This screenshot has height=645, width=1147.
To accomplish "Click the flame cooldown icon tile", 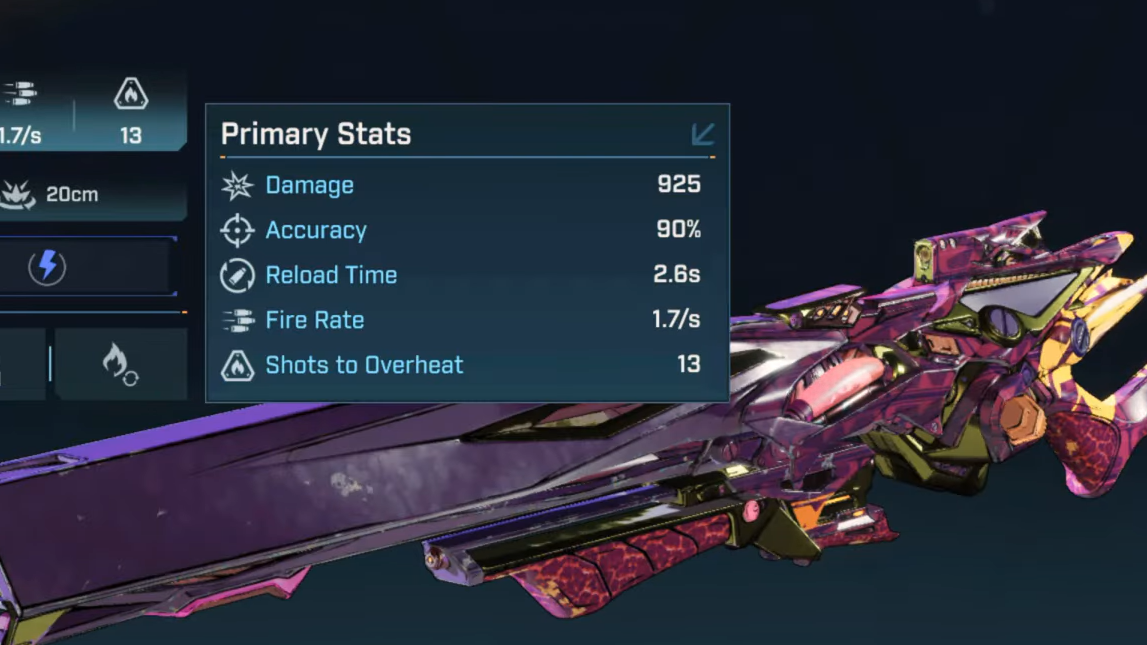I will [x=120, y=364].
